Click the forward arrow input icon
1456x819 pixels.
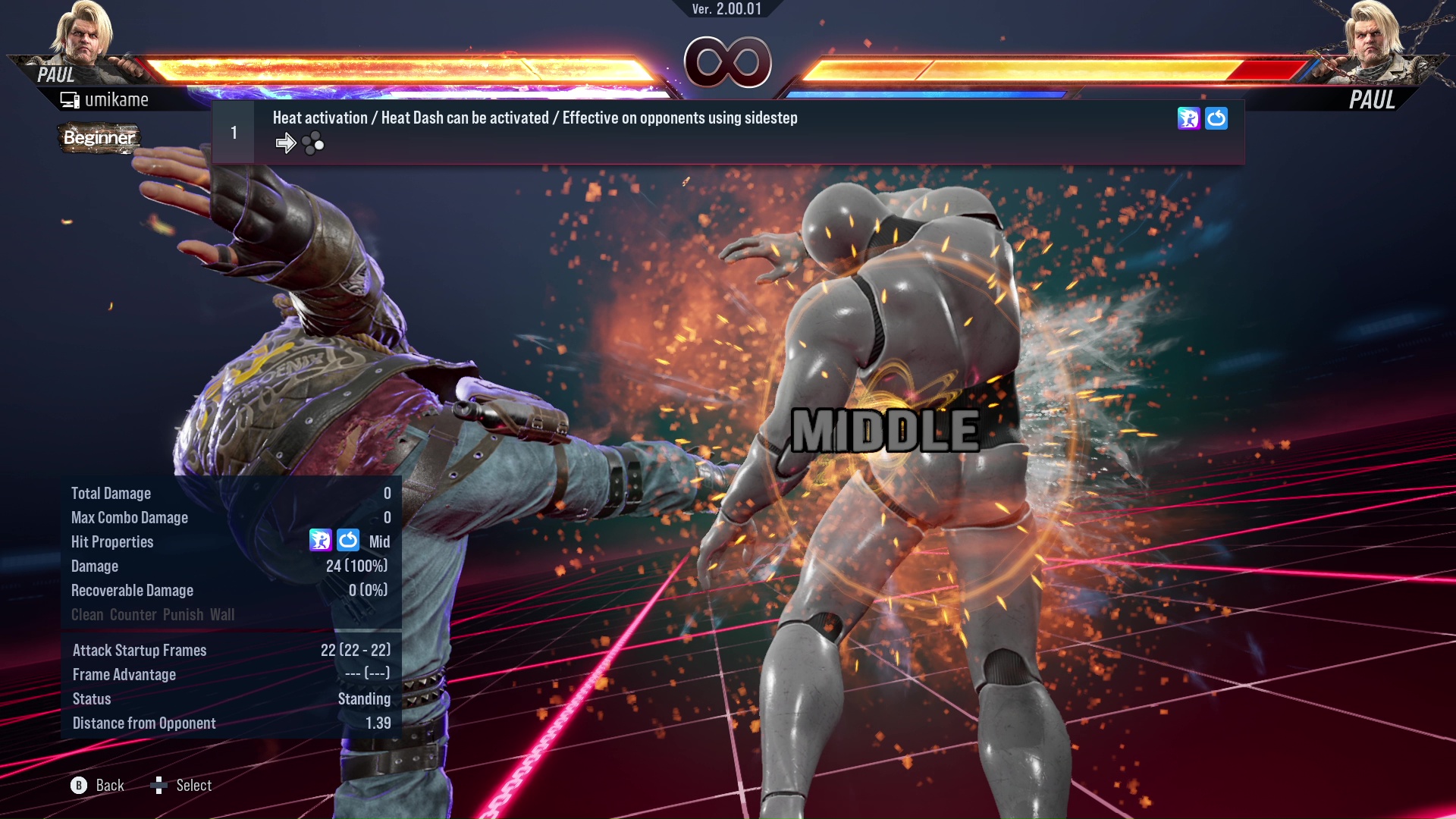tap(287, 143)
